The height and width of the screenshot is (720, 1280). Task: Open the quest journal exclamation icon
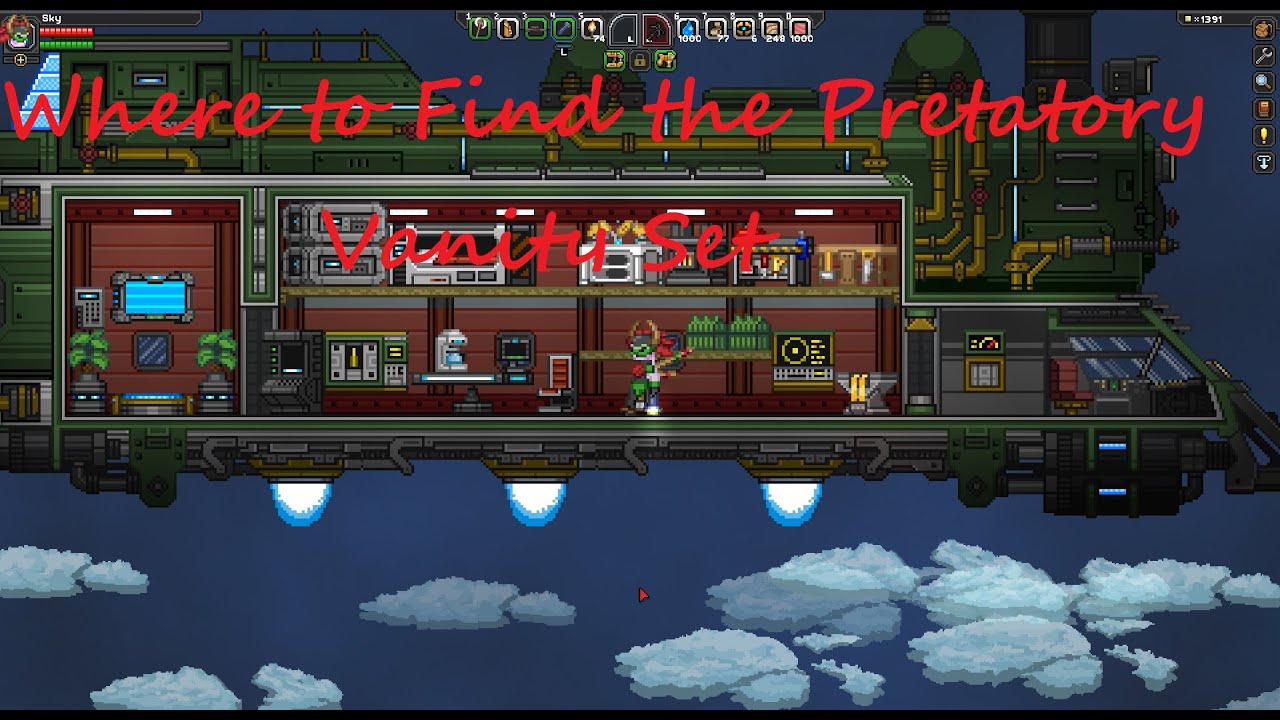(x=1263, y=137)
